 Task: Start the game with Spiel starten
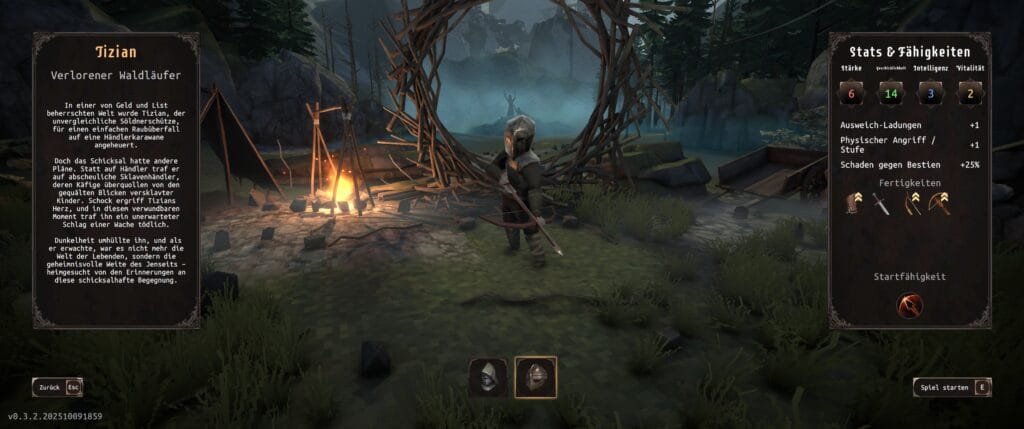click(951, 387)
